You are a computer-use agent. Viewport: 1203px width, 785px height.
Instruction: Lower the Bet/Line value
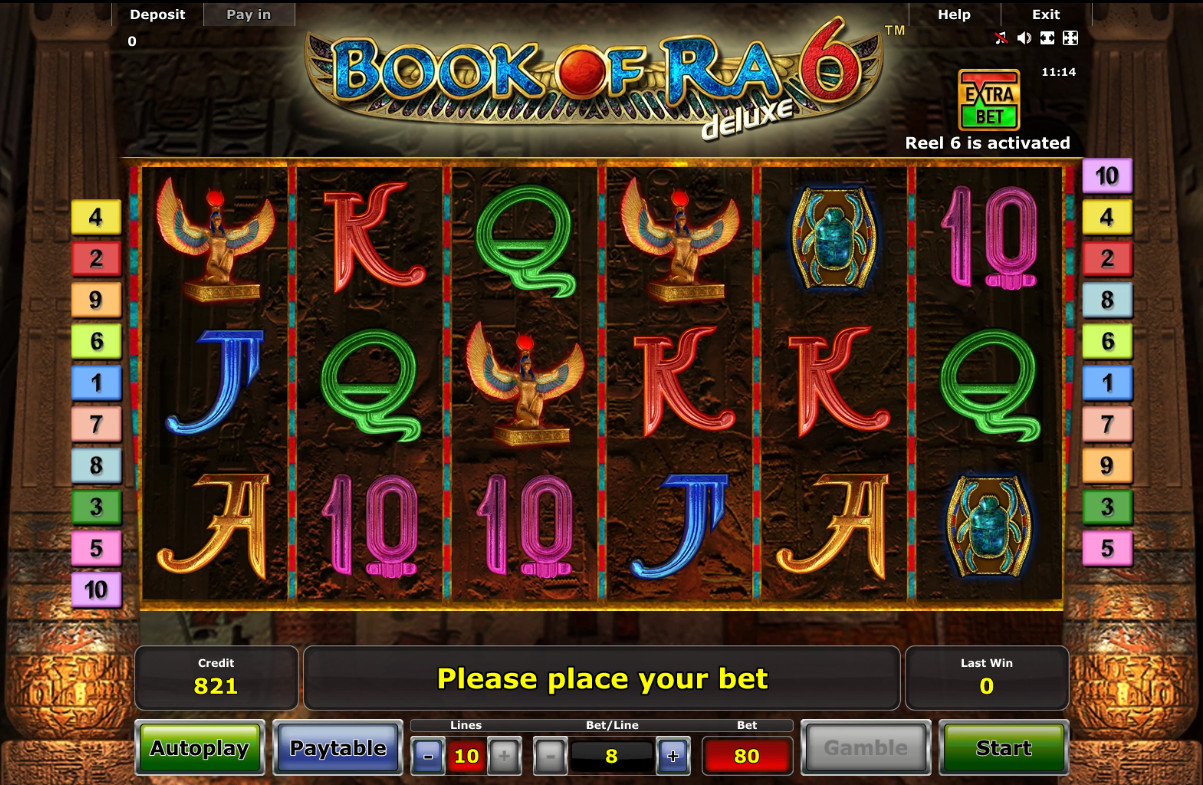click(550, 756)
